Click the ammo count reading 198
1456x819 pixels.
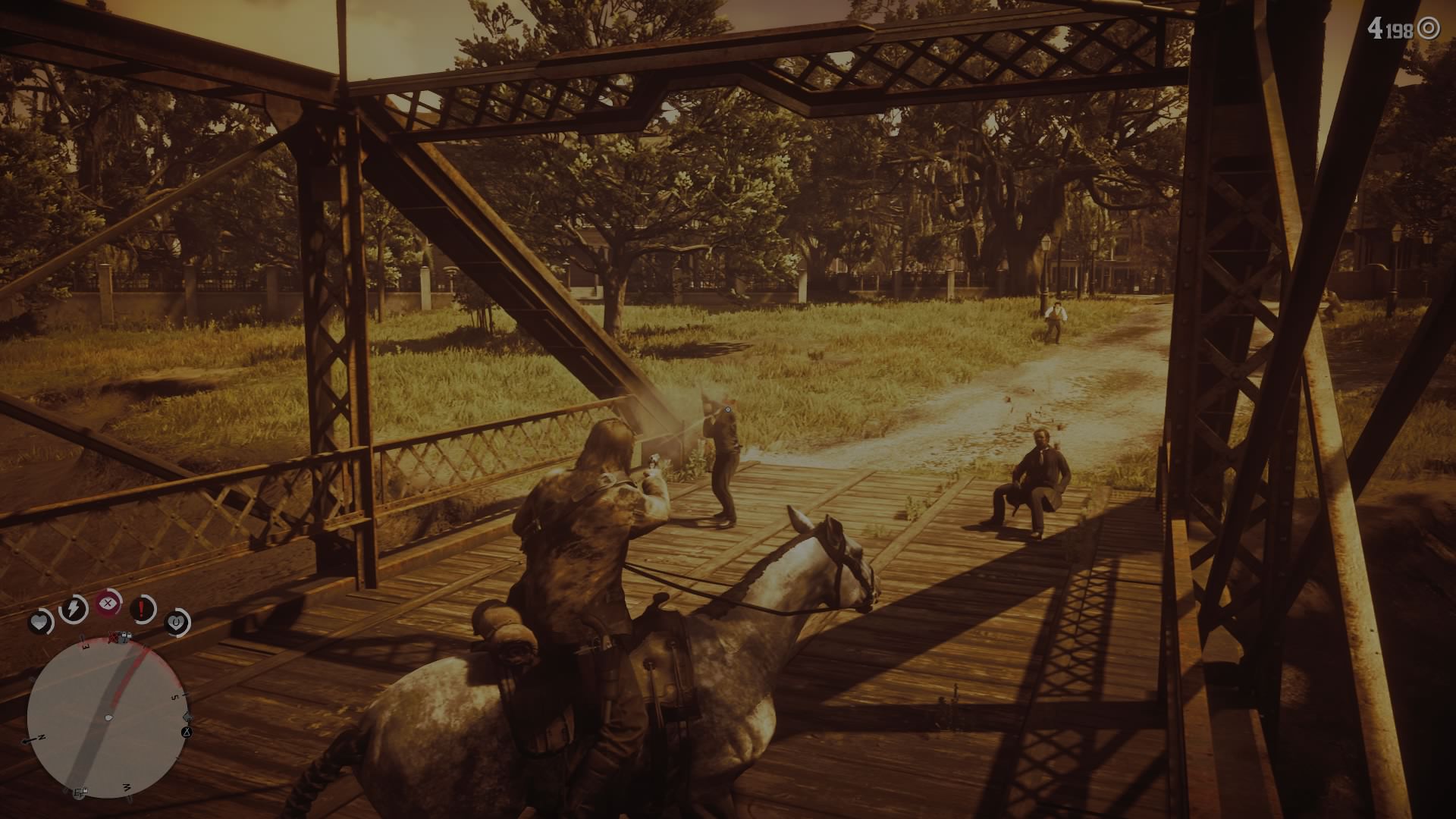point(1399,30)
